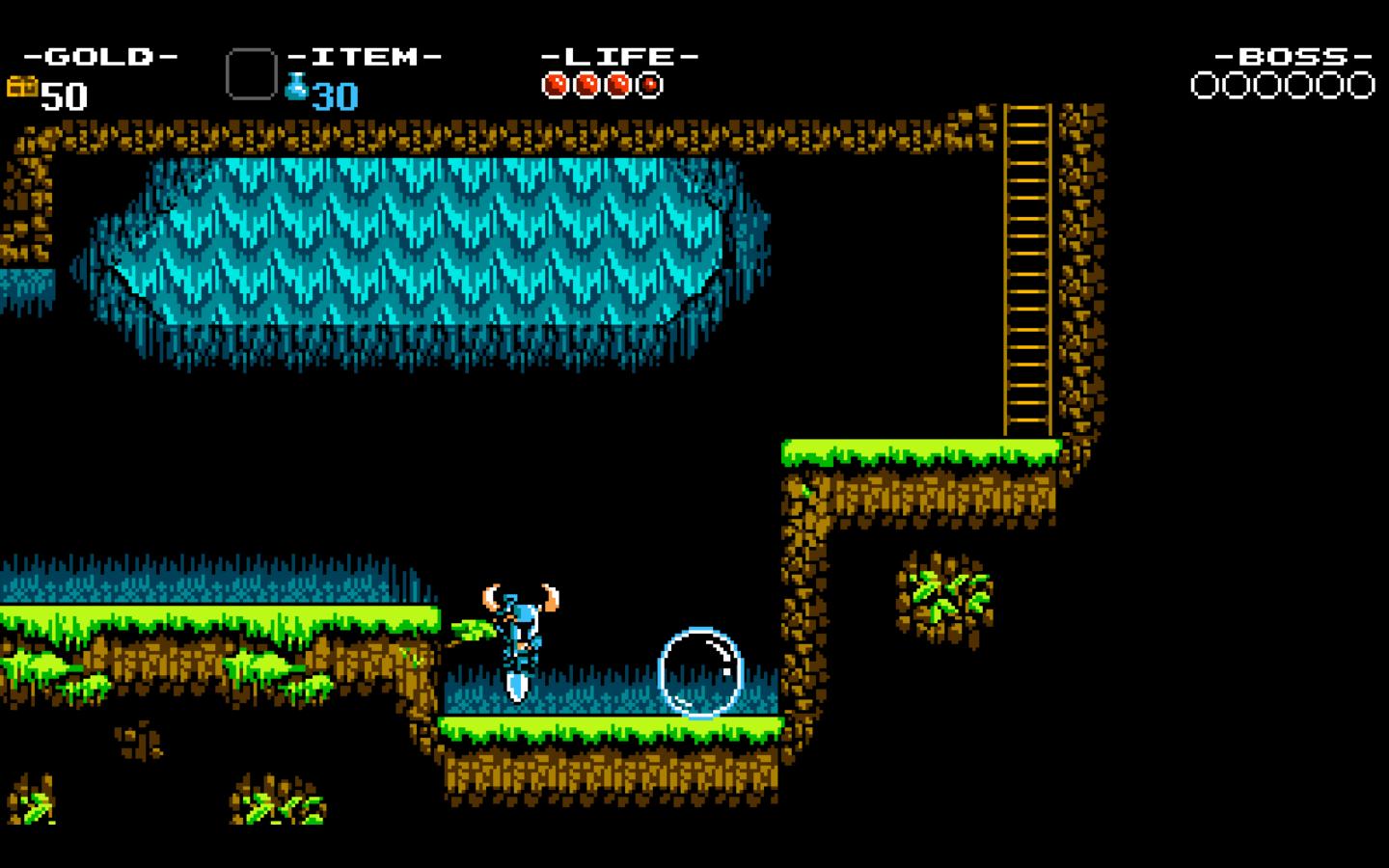Image resolution: width=1389 pixels, height=868 pixels.
Task: Click the gold amount showing 50
Action: click(63, 96)
